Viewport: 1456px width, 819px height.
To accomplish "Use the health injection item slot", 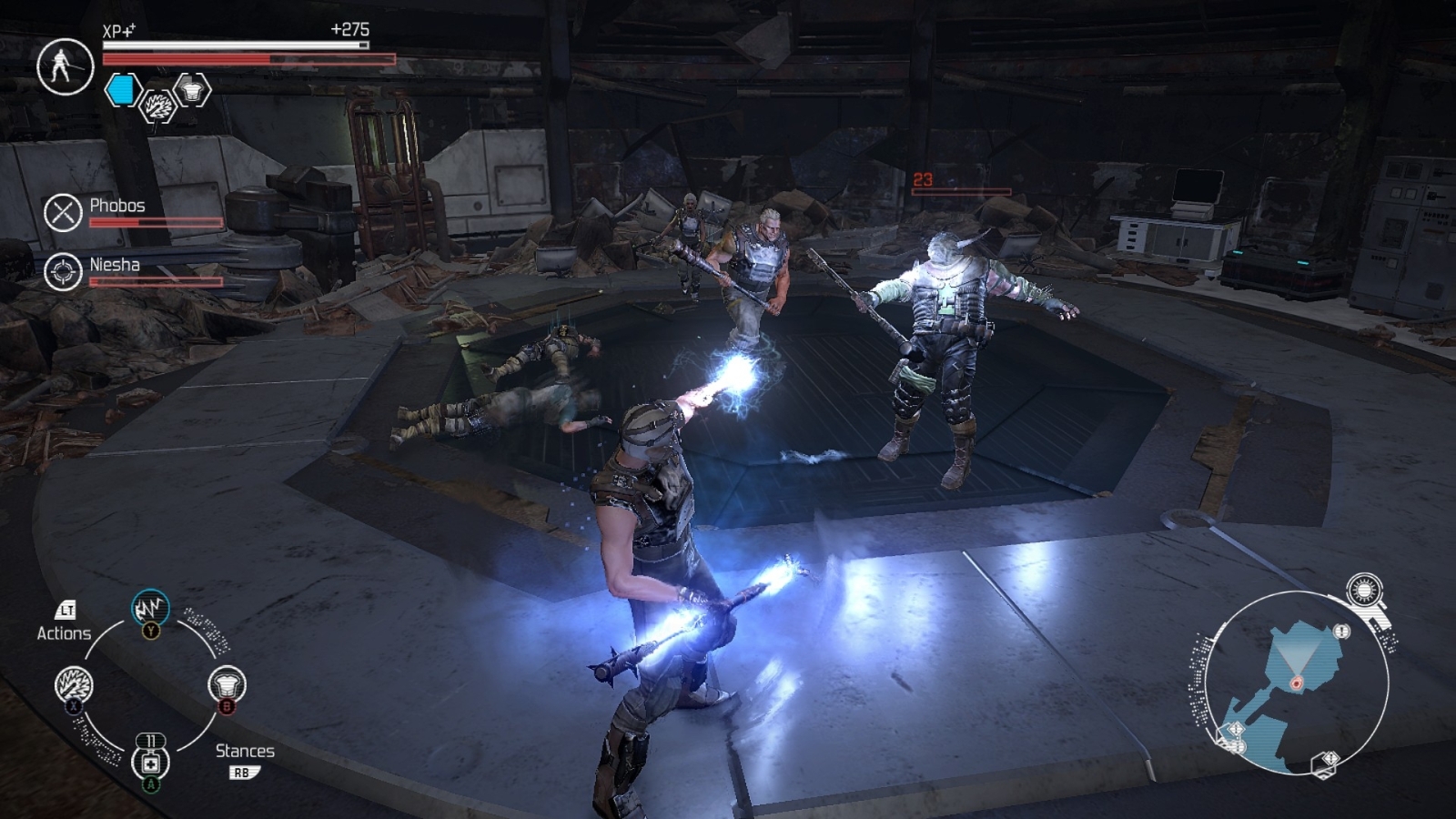I will point(150,762).
